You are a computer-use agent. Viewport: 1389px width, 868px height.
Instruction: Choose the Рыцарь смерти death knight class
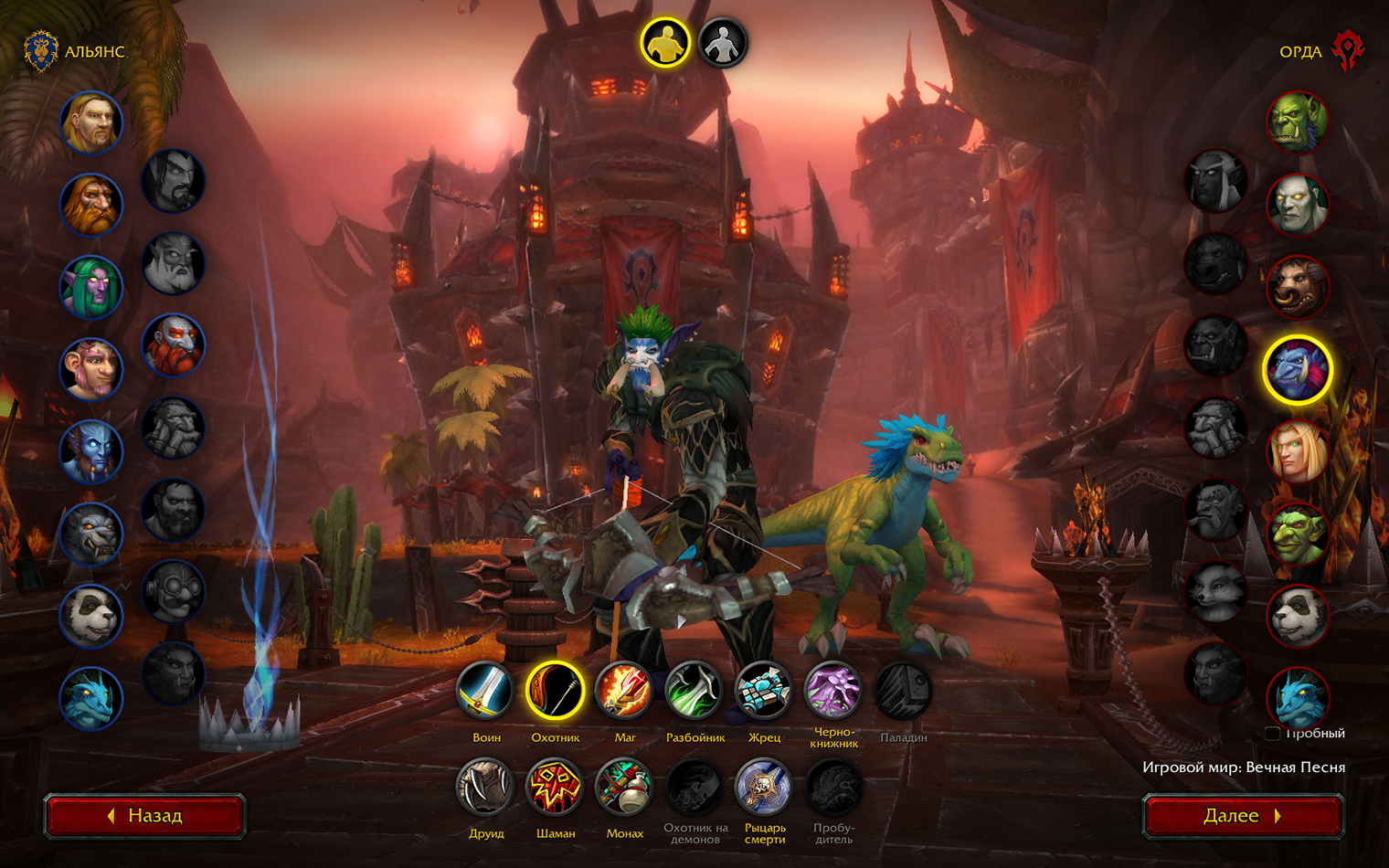point(763,788)
